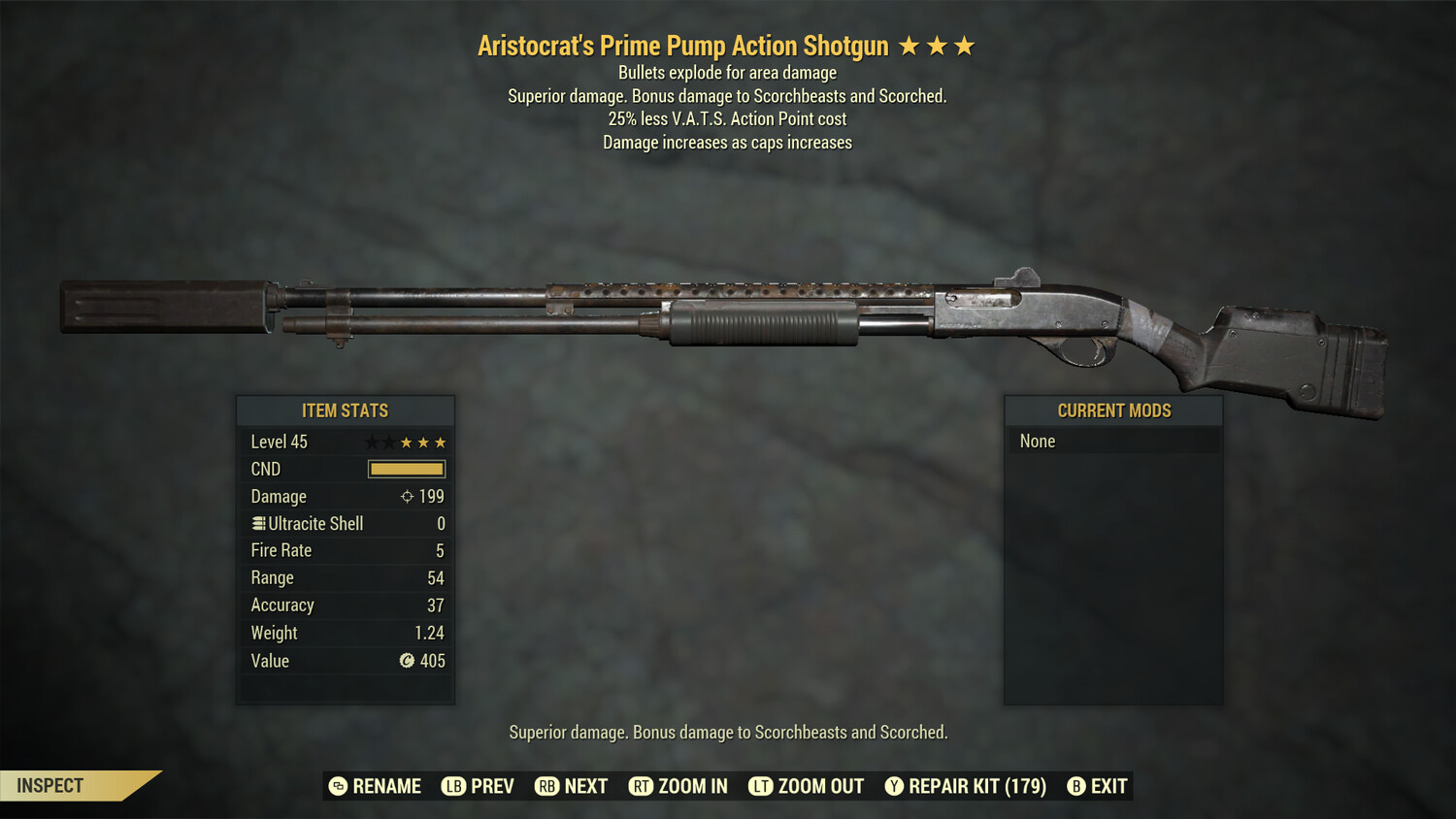Click the caps currency icon beside Value
The image size is (1456, 819).
[408, 661]
